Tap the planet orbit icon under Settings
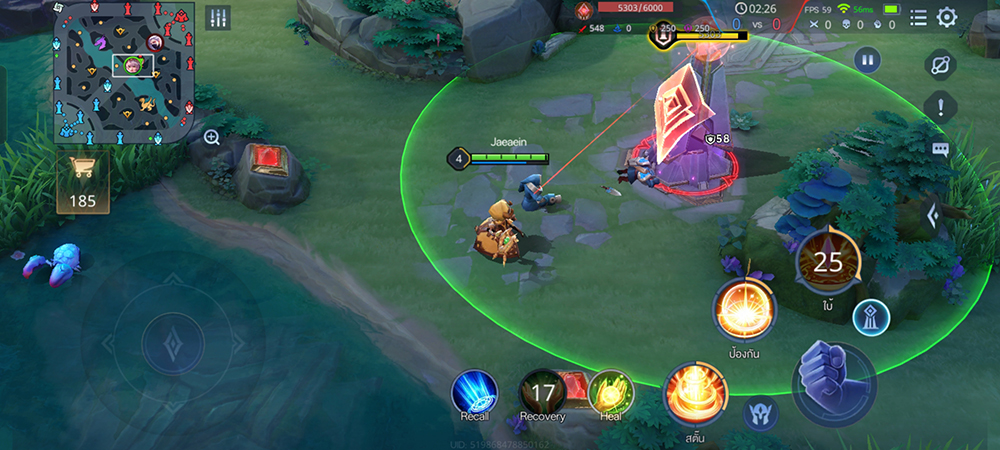 [940, 63]
